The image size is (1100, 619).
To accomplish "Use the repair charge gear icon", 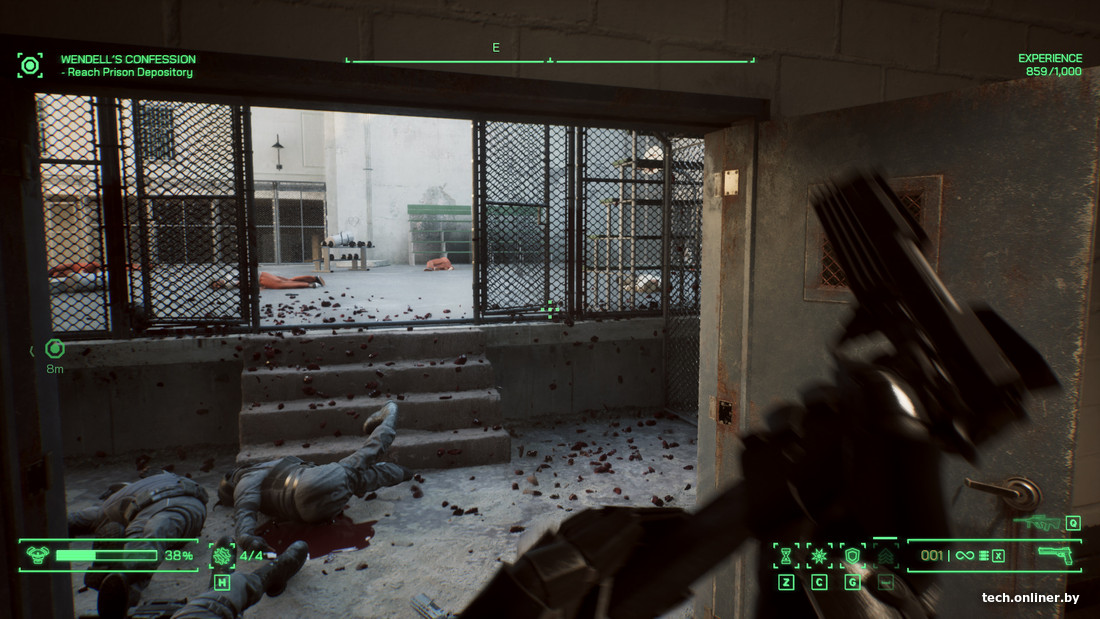I will tap(222, 556).
